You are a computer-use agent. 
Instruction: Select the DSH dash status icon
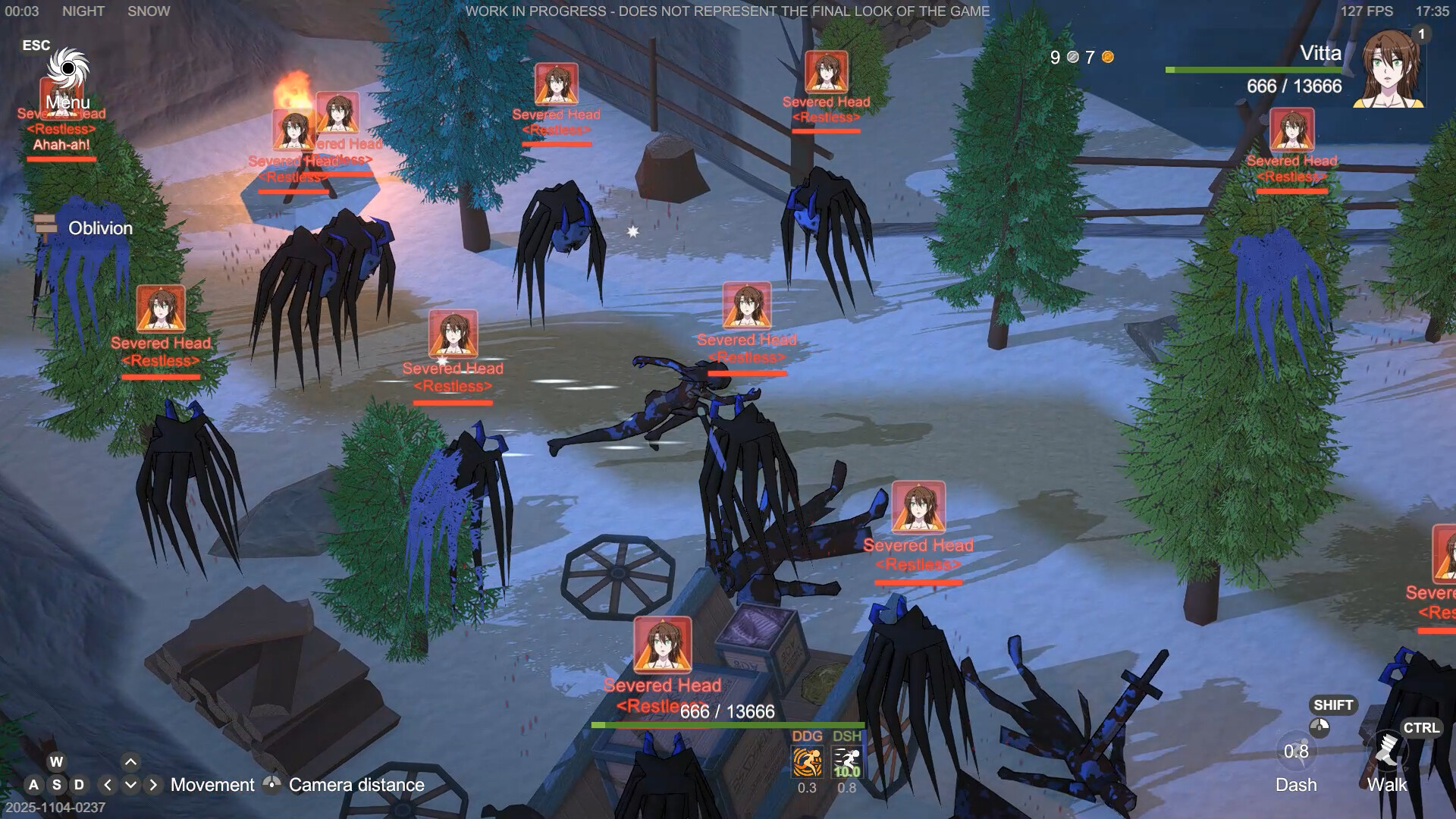pos(846,762)
